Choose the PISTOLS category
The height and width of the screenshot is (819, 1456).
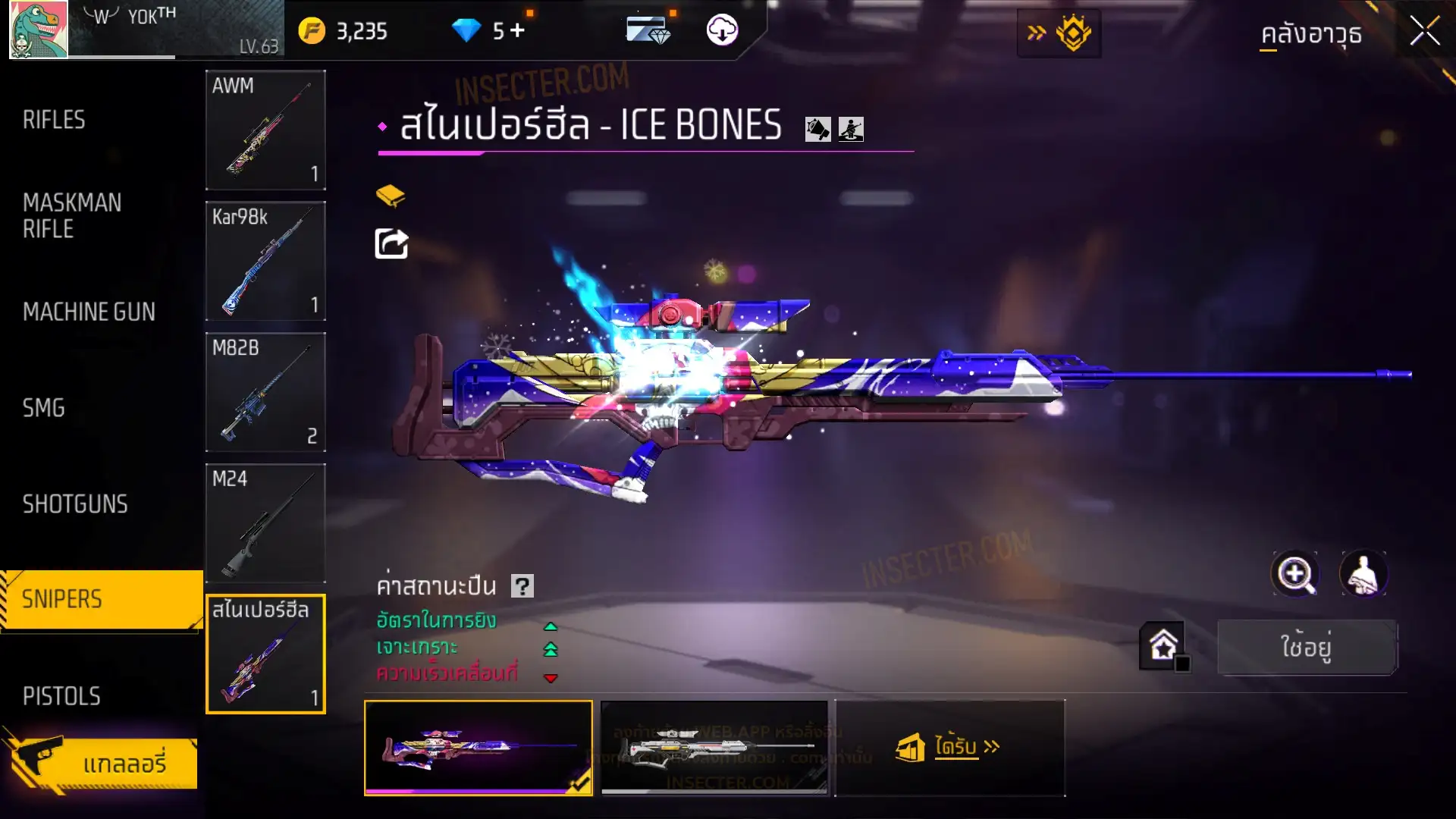61,696
